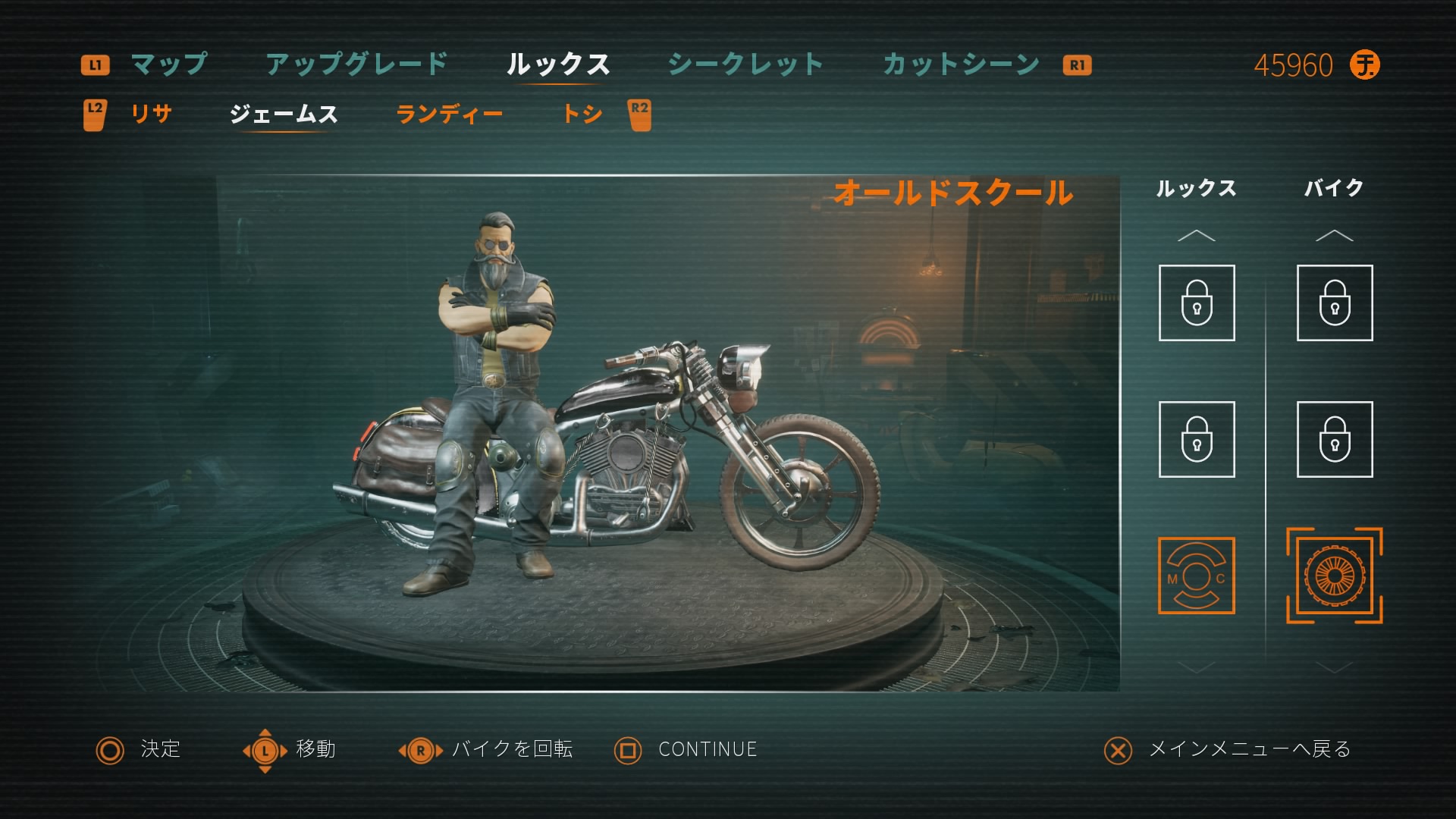The height and width of the screenshot is (819, 1456).
Task: Switch to the カットシーン tab
Action: coord(961,64)
